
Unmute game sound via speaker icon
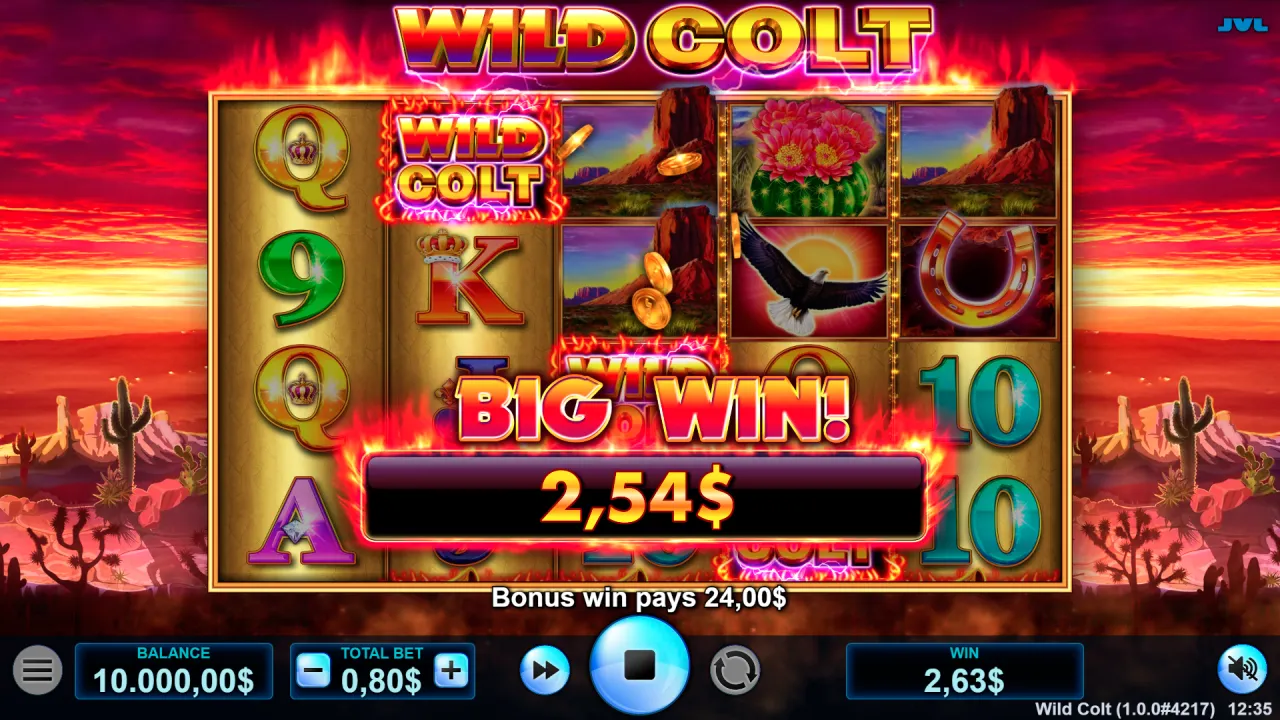pos(1241,668)
